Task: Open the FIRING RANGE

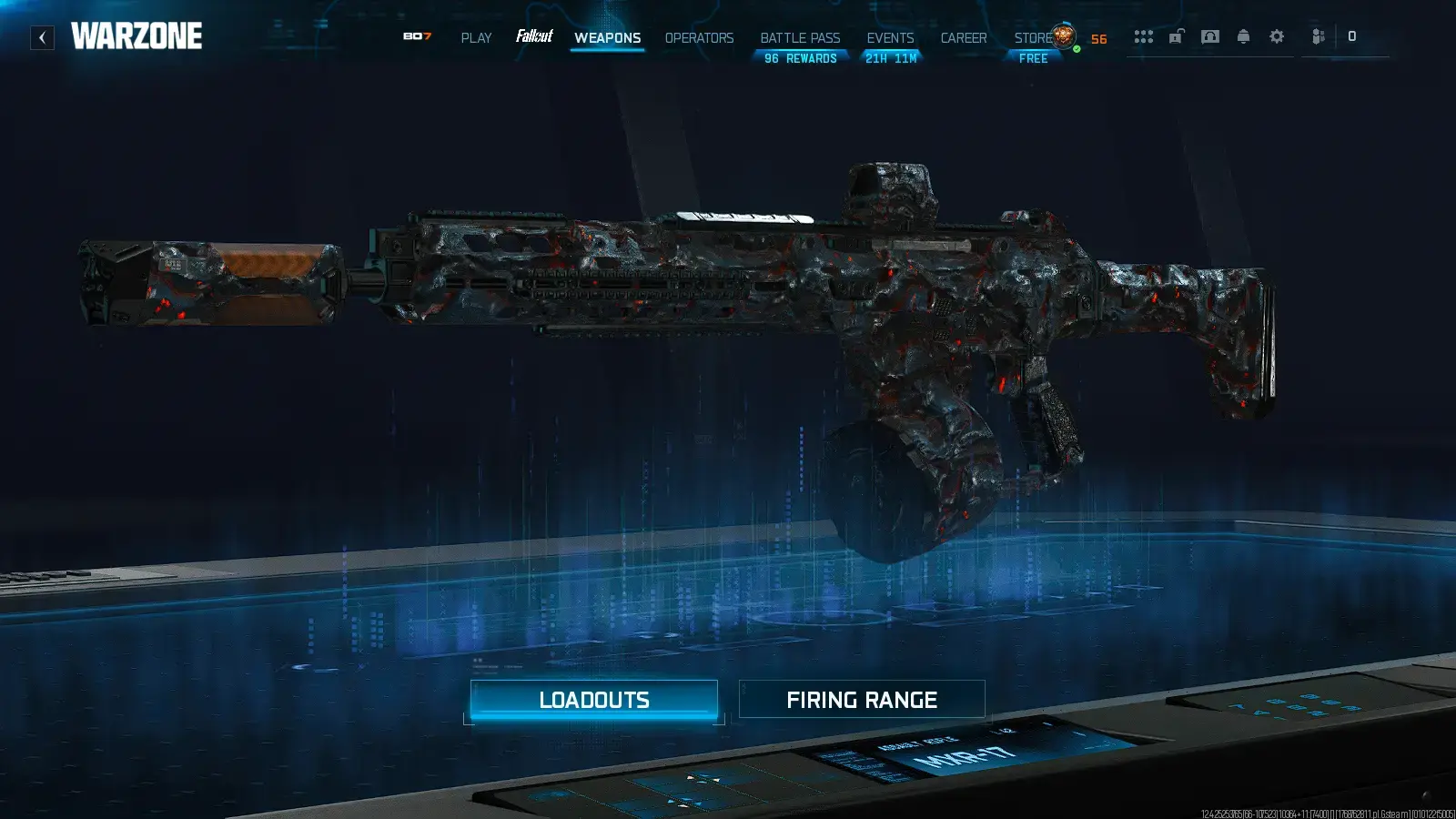Action: [863, 699]
